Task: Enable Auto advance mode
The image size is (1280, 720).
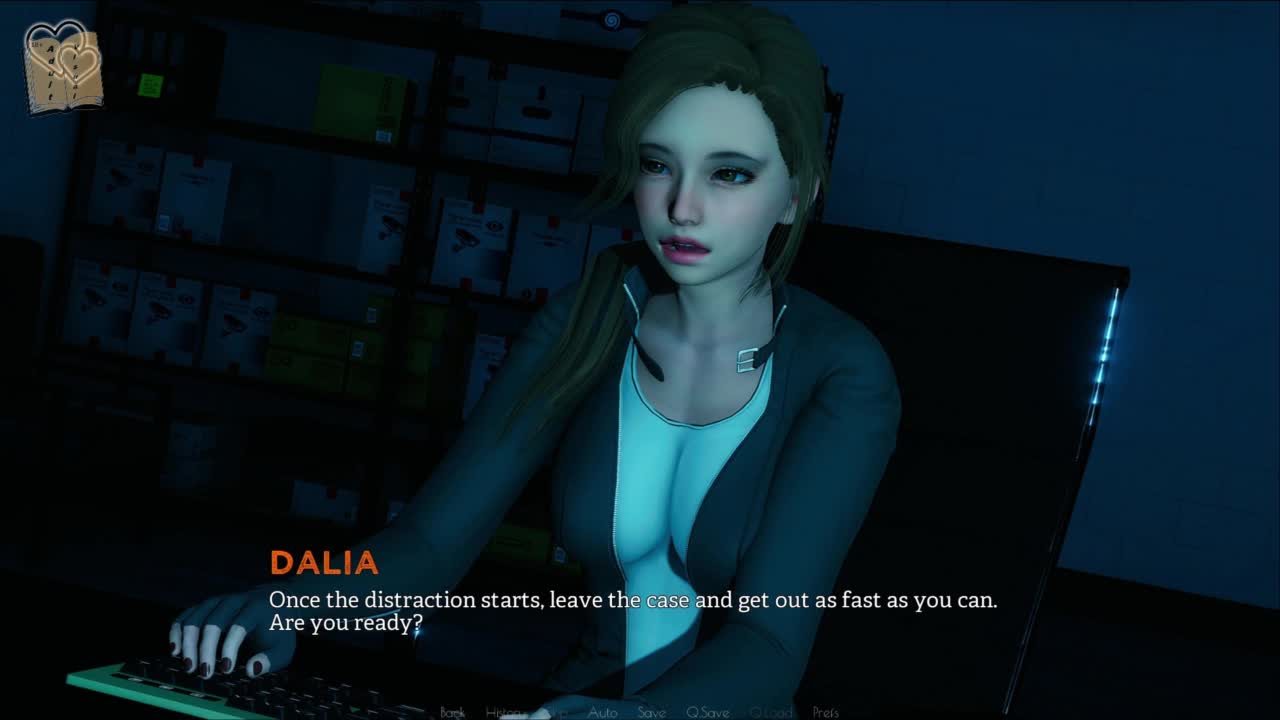Action: 602,712
